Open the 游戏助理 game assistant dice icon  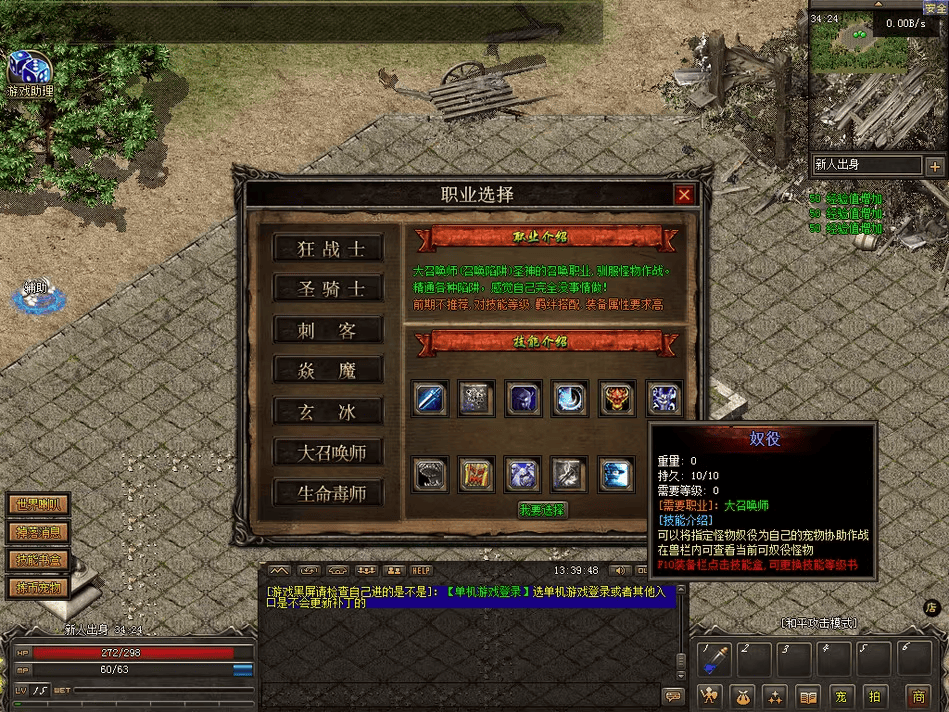28,70
